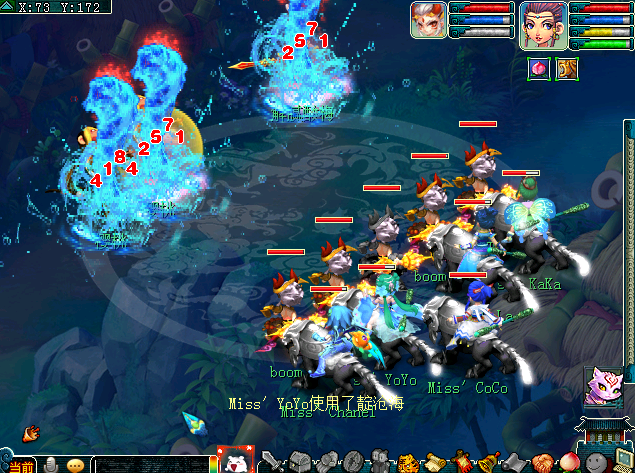
Task: Open the speech bubble chat options
Action: [76, 465]
